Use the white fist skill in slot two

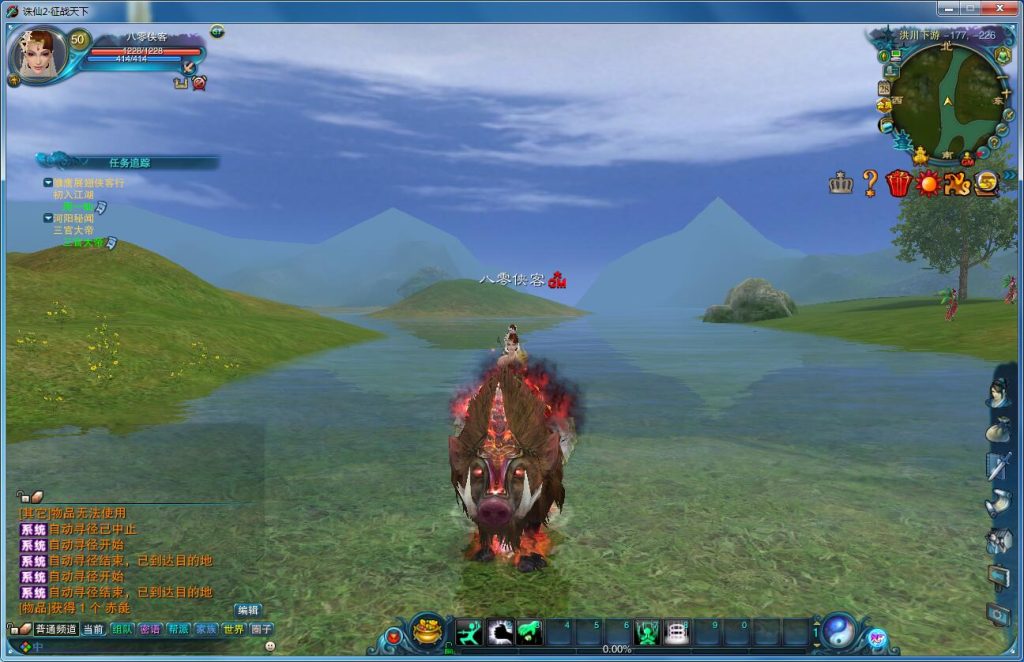click(x=500, y=633)
